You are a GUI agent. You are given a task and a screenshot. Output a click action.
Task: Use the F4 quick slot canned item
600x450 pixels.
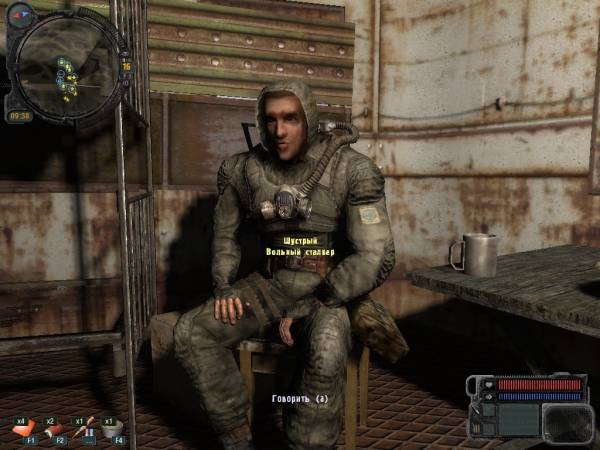coord(113,429)
